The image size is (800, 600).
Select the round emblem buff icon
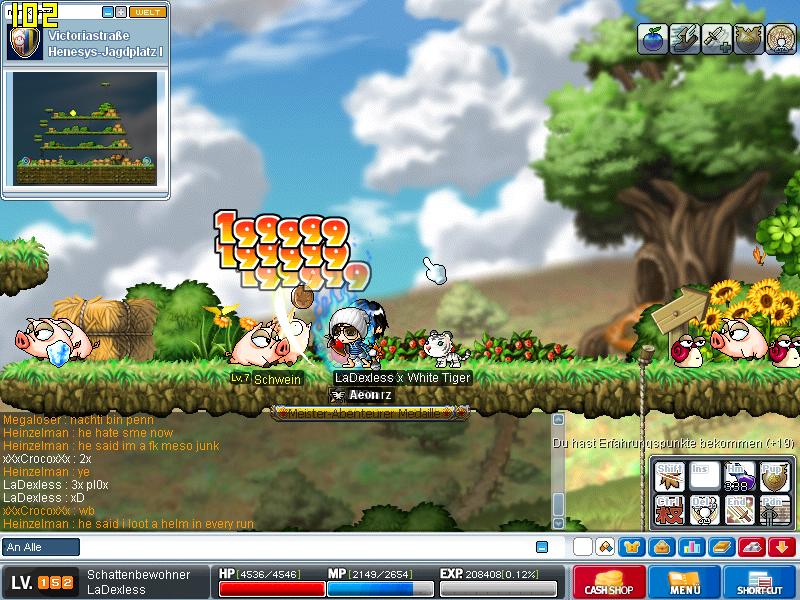(780, 38)
